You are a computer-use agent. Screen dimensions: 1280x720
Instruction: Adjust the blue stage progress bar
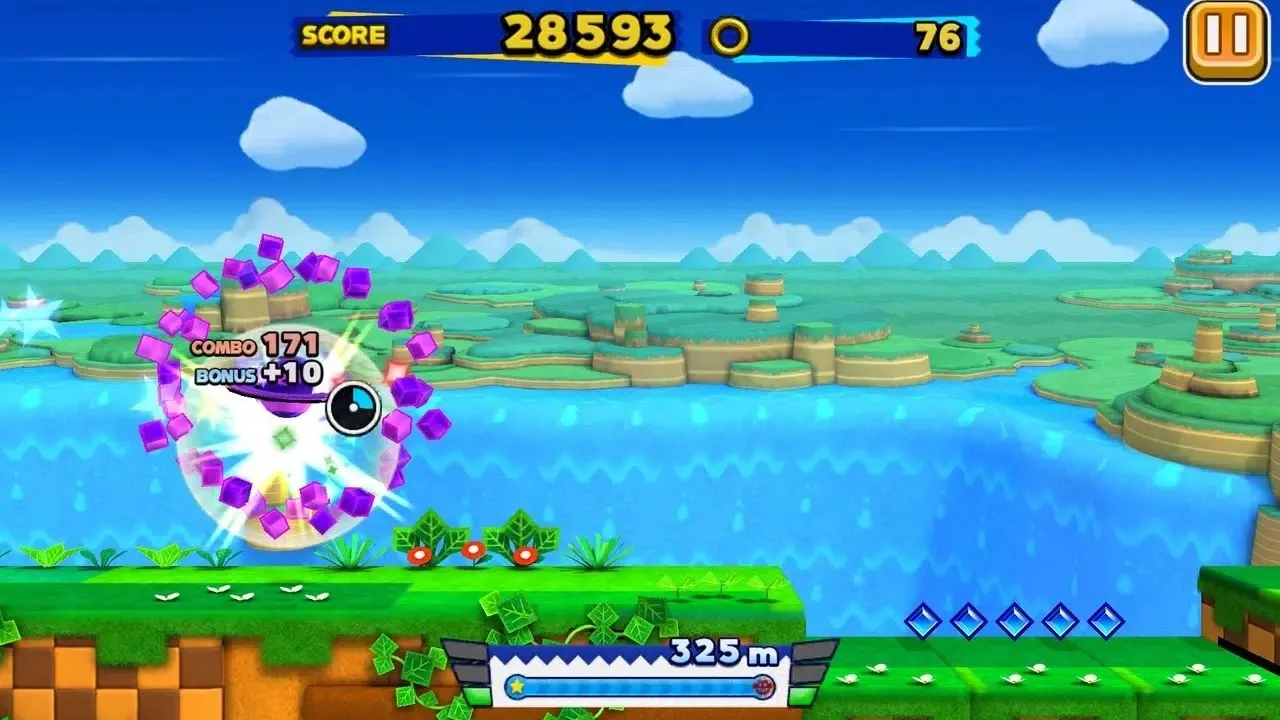click(x=640, y=686)
